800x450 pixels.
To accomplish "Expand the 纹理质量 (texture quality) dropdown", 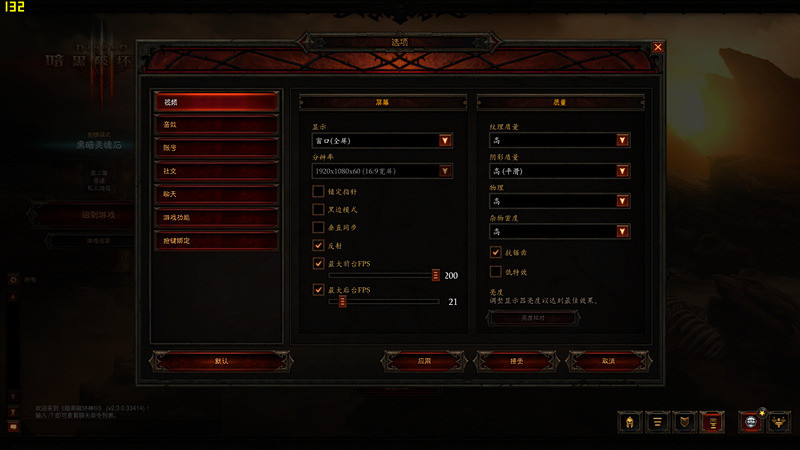I will (623, 141).
